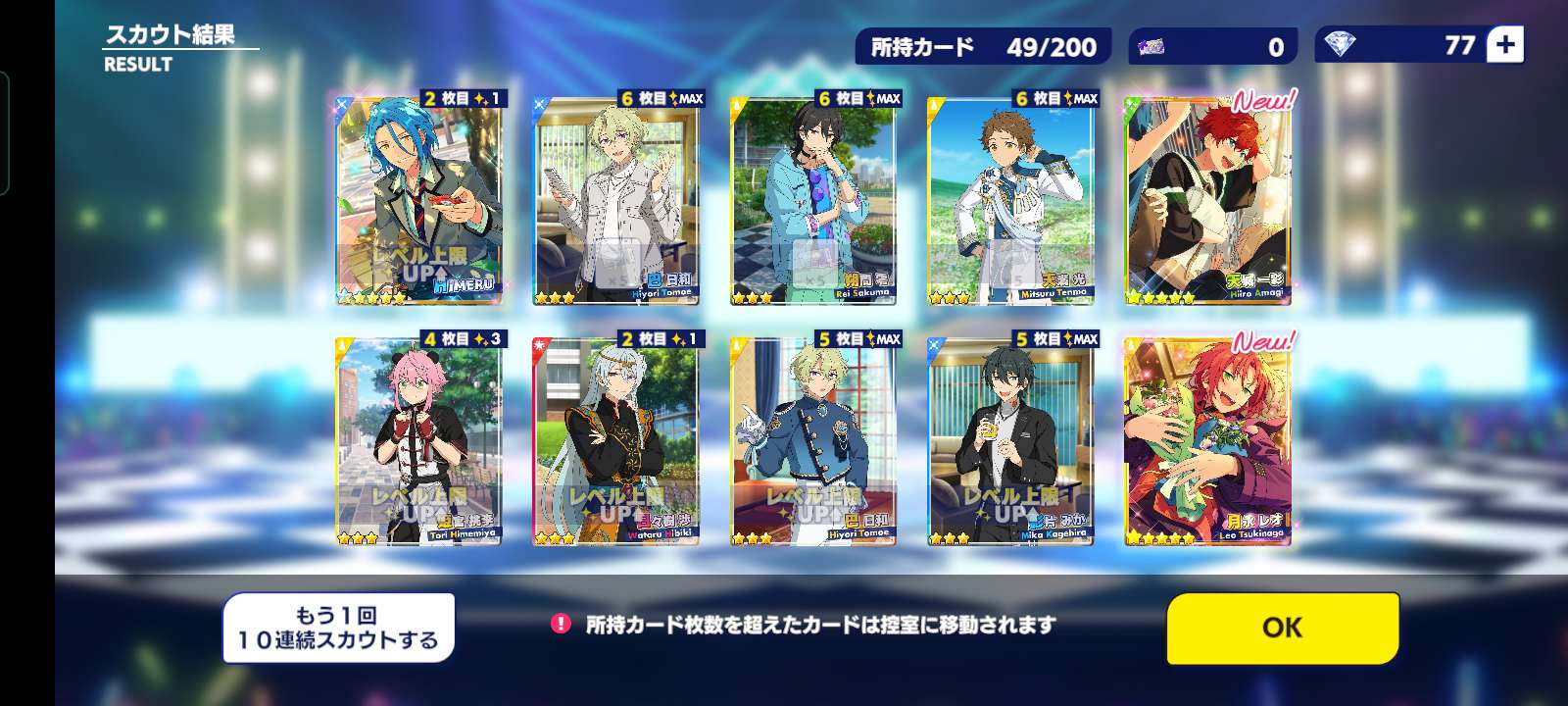The height and width of the screenshot is (706, 1568).
Task: Scout ten more times with もう1回 button
Action: point(338,628)
